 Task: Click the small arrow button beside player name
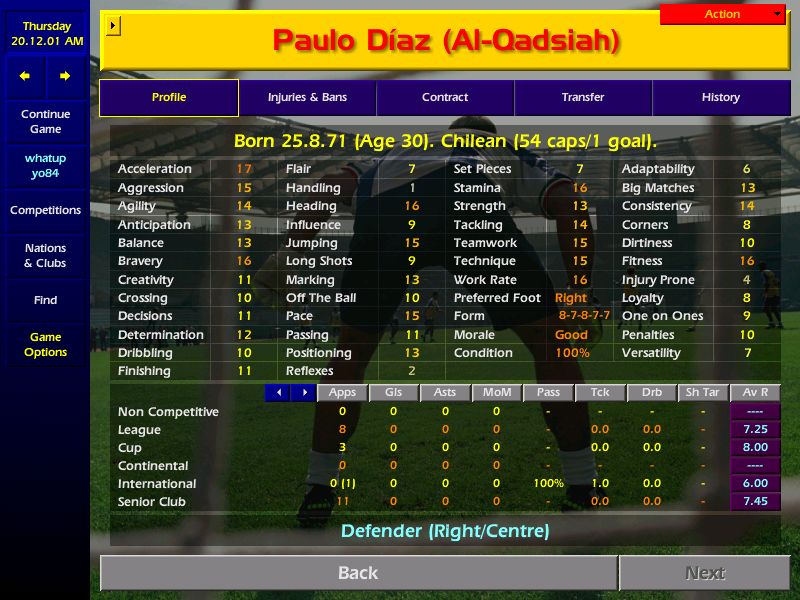pyautogui.click(x=112, y=25)
